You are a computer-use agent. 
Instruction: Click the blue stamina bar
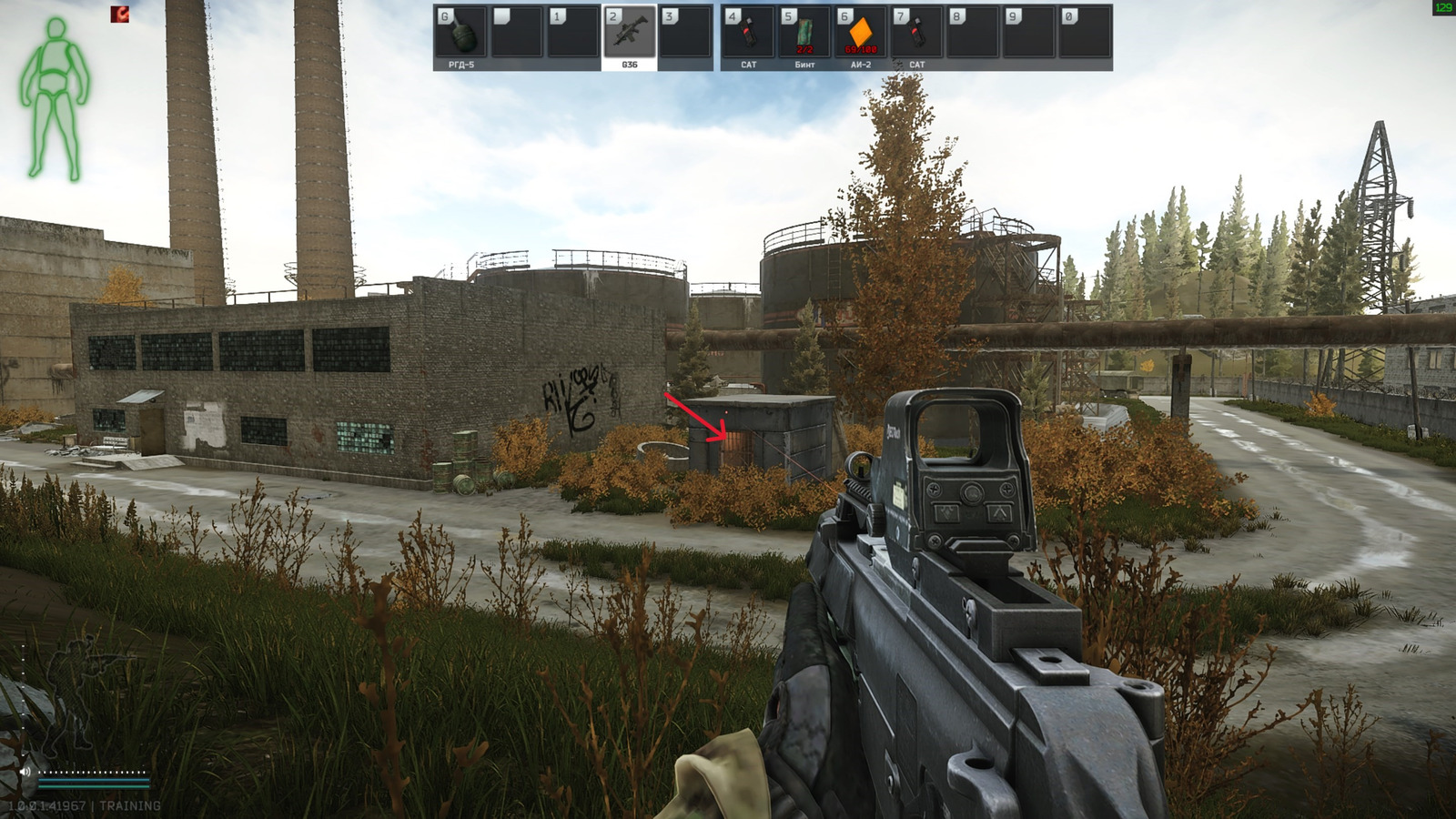[94, 780]
